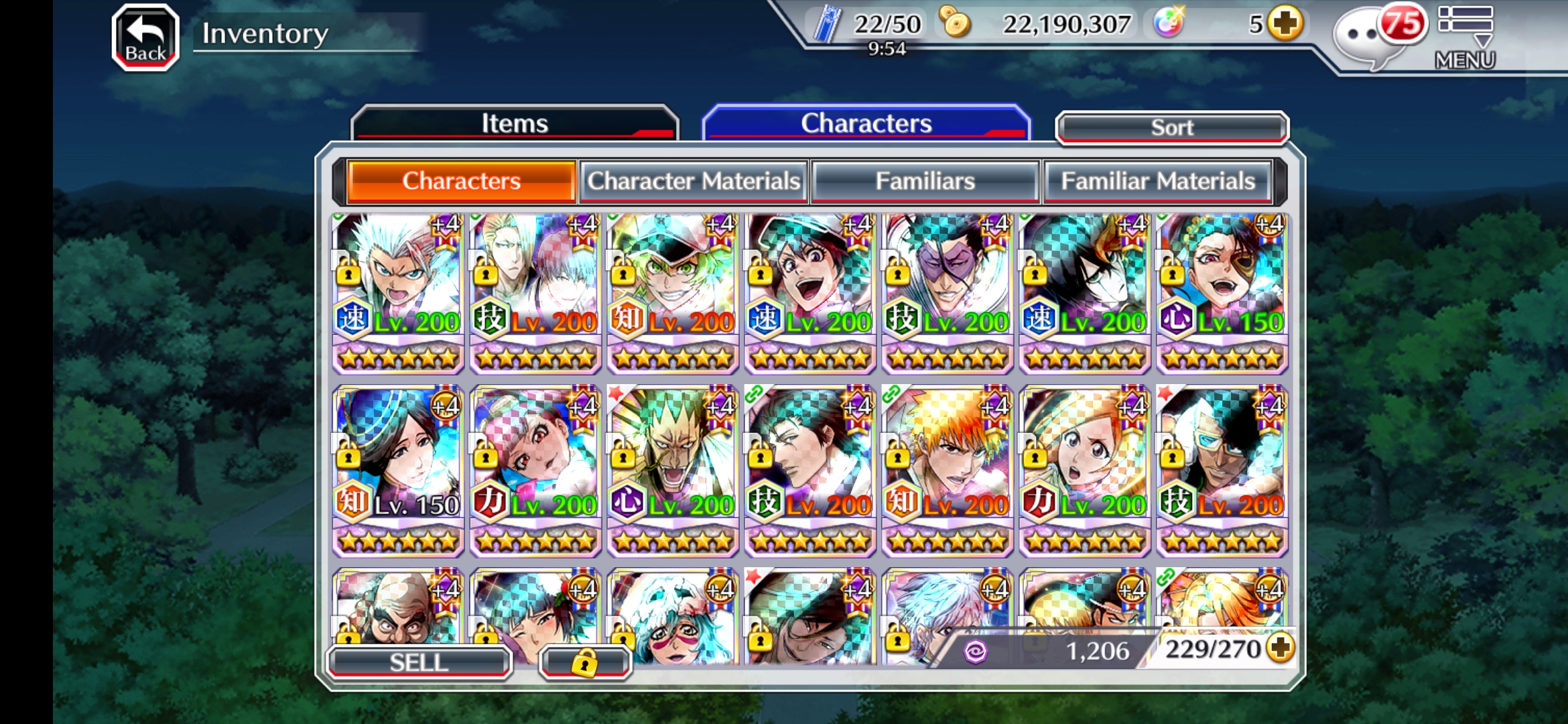The image size is (1568, 724).
Task: Choose the orange Characters sub-tab
Action: pos(461,181)
